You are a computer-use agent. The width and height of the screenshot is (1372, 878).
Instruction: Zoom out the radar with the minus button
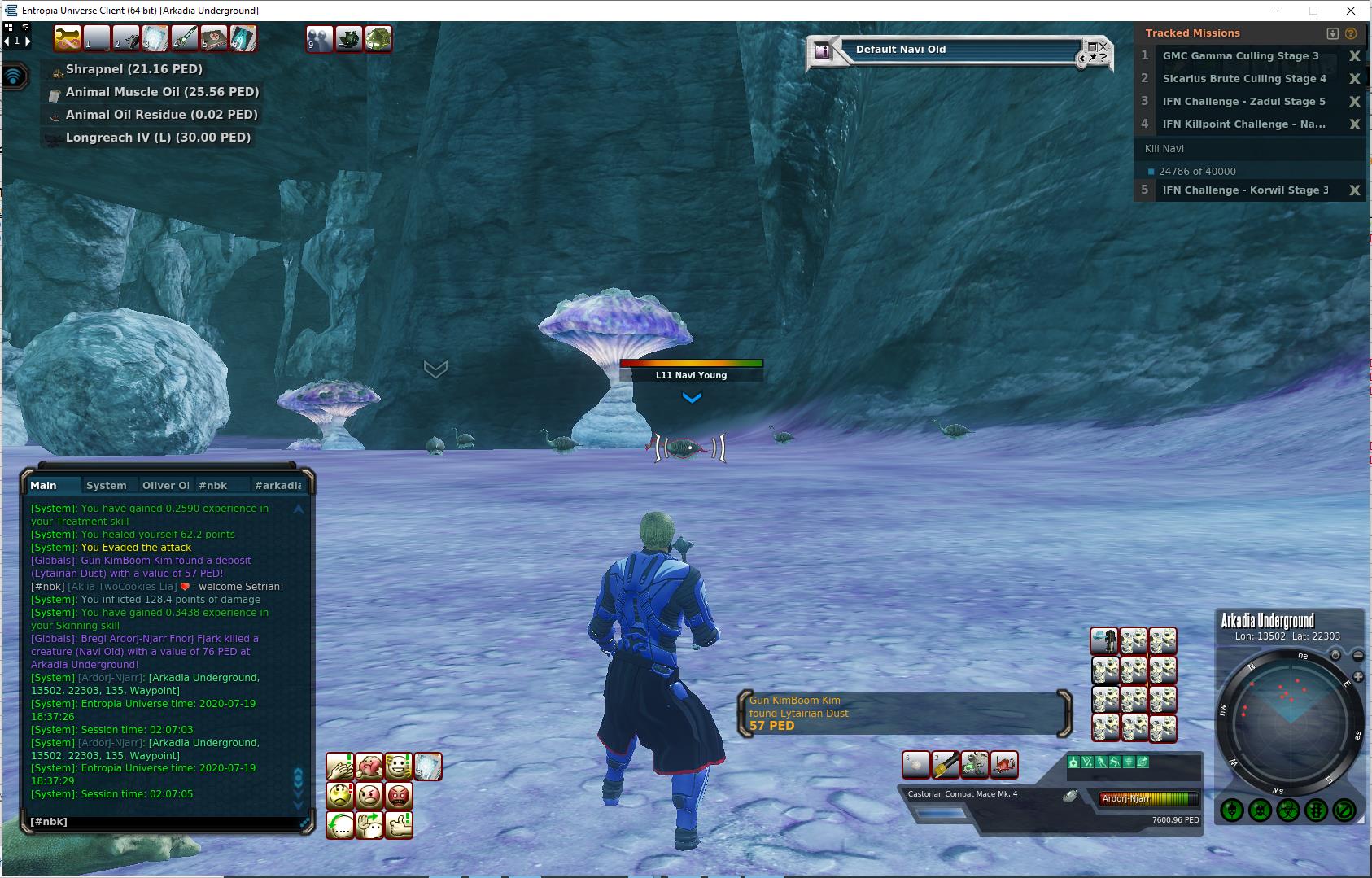point(1358,655)
